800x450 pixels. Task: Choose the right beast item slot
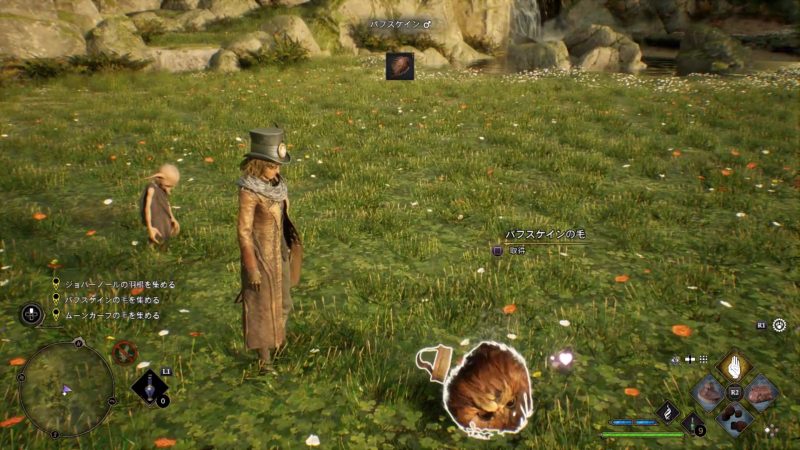pos(760,392)
